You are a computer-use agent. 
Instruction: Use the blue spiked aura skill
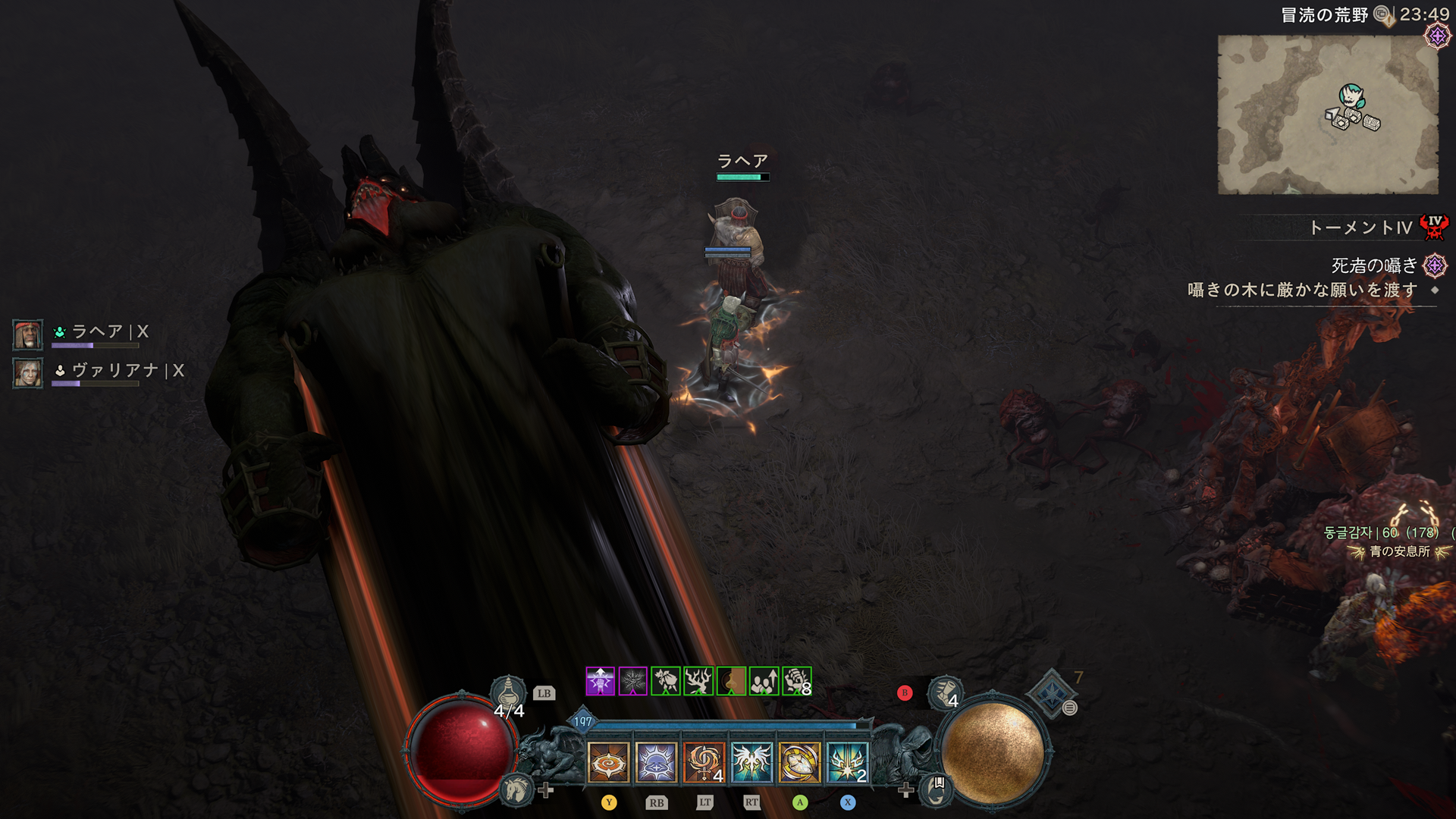656,761
